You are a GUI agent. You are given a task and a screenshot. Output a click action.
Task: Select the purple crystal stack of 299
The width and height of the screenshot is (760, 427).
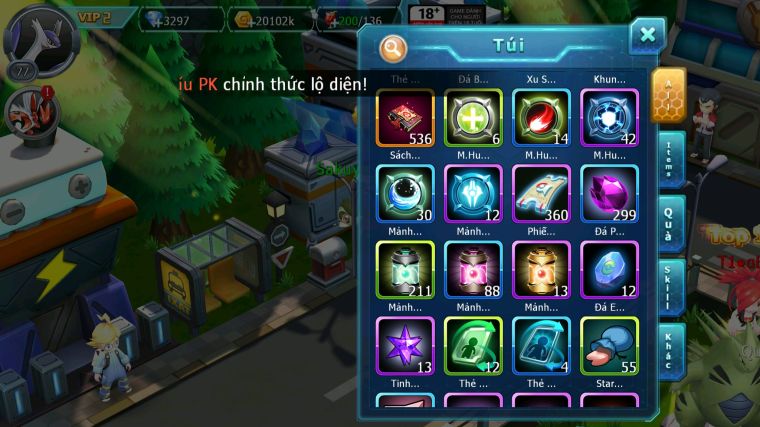[609, 193]
